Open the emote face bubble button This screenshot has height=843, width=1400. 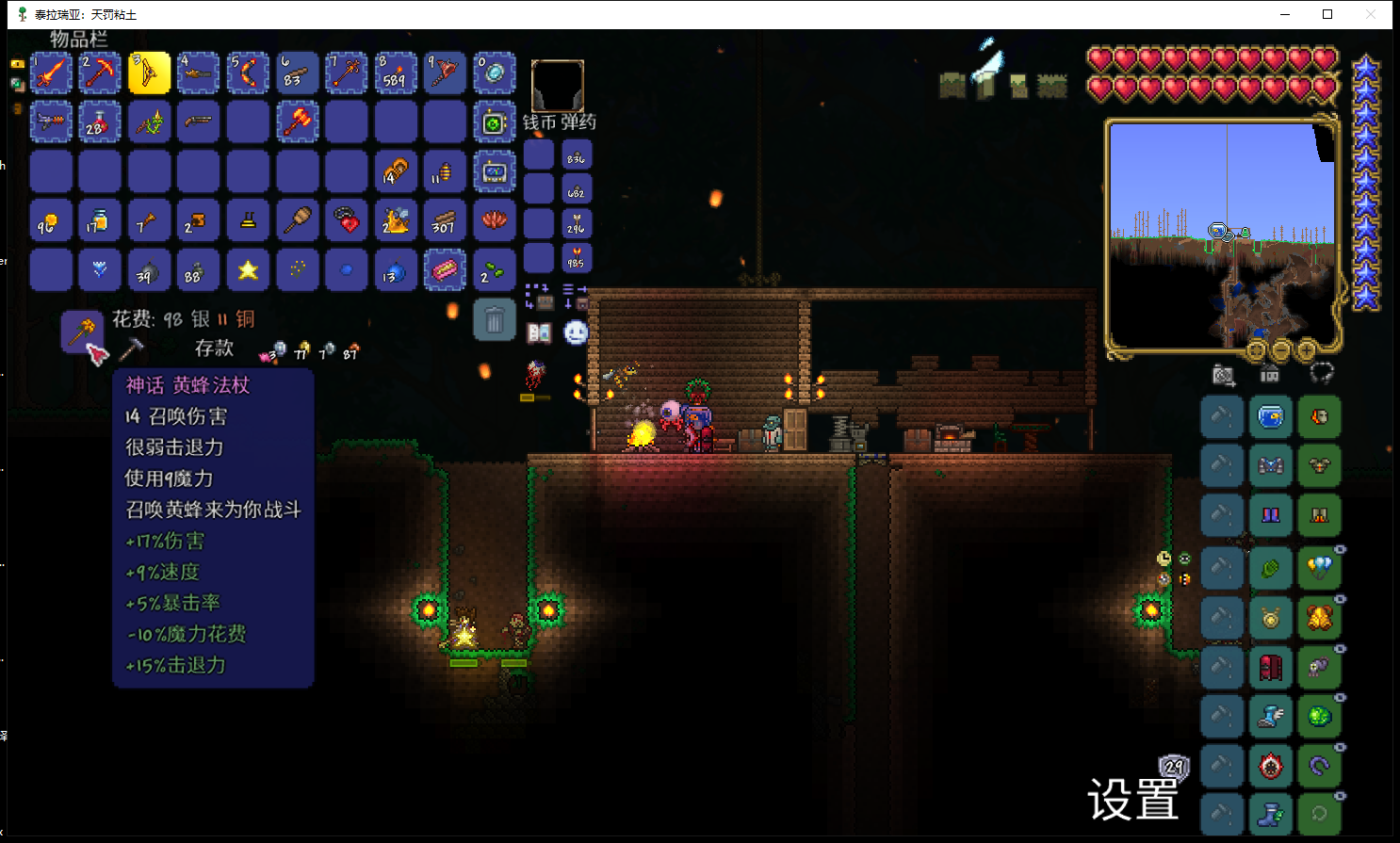pyautogui.click(x=576, y=332)
